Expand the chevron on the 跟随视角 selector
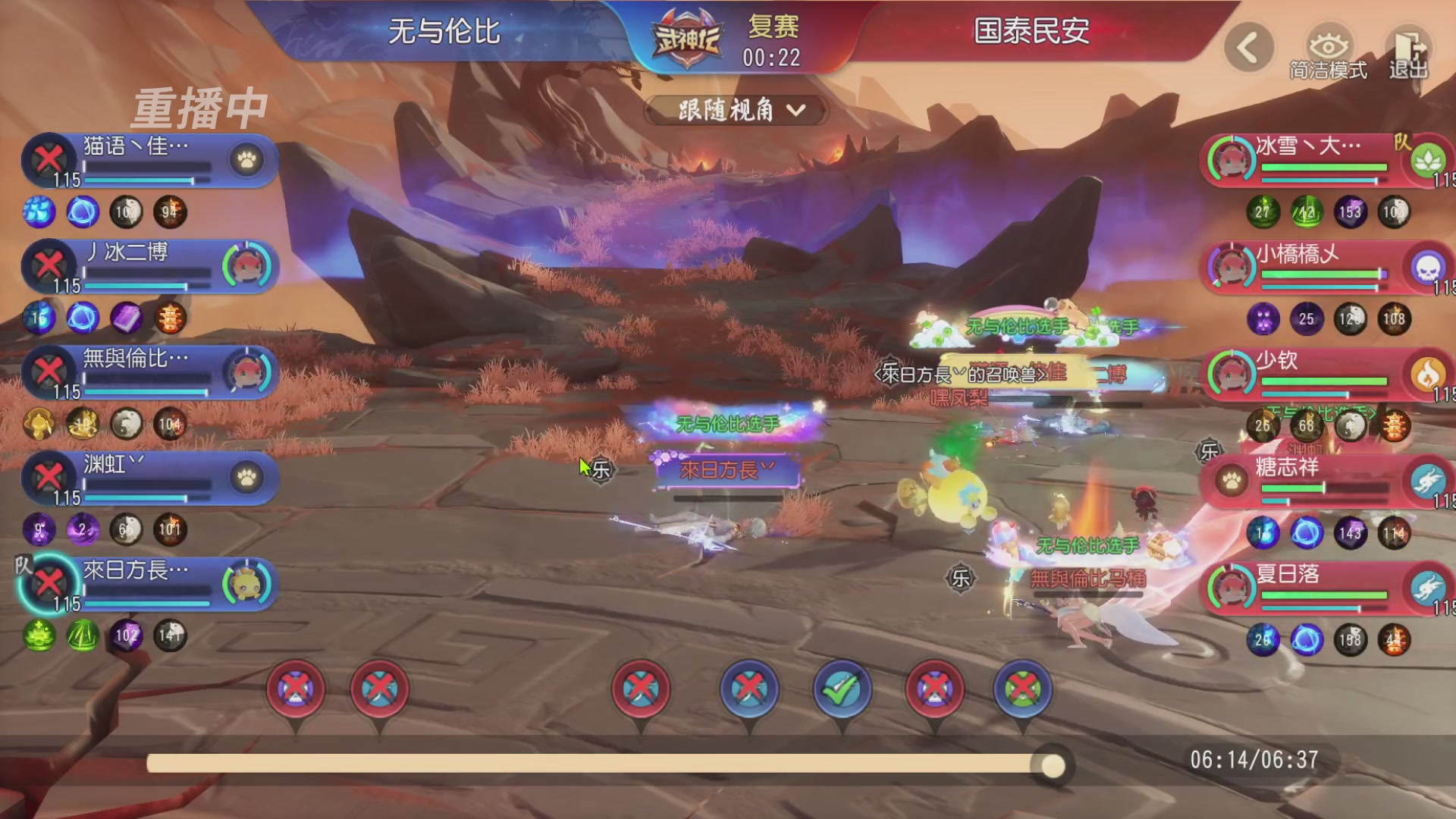The image size is (1456, 819). 796,111
